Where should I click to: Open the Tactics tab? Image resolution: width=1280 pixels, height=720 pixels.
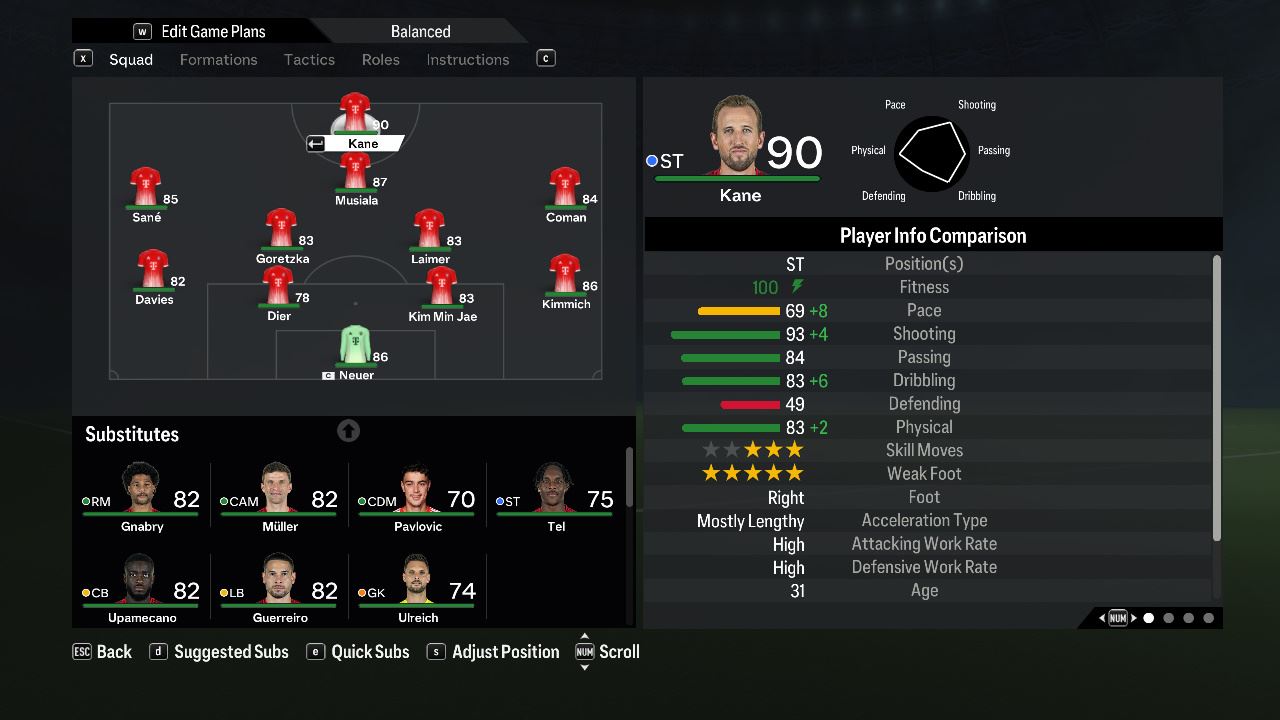pyautogui.click(x=309, y=60)
